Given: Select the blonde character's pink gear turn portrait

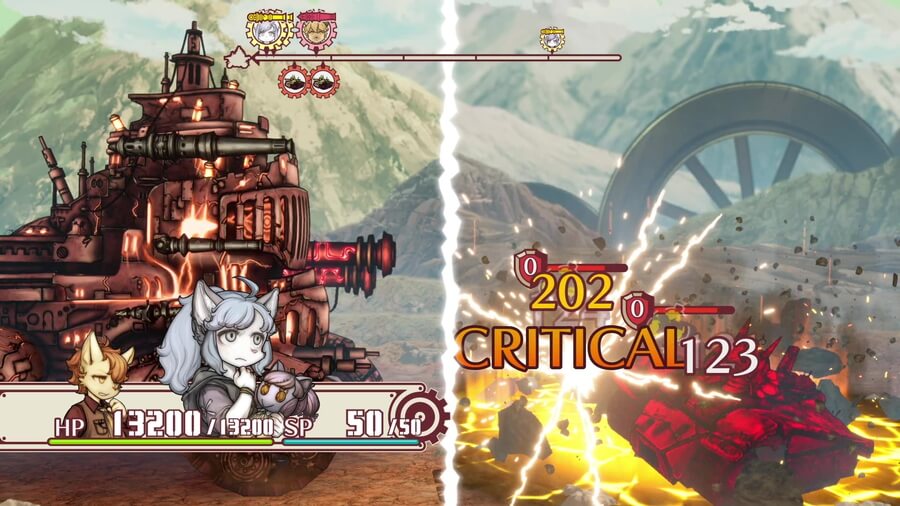Looking at the screenshot, I should (x=317, y=30).
